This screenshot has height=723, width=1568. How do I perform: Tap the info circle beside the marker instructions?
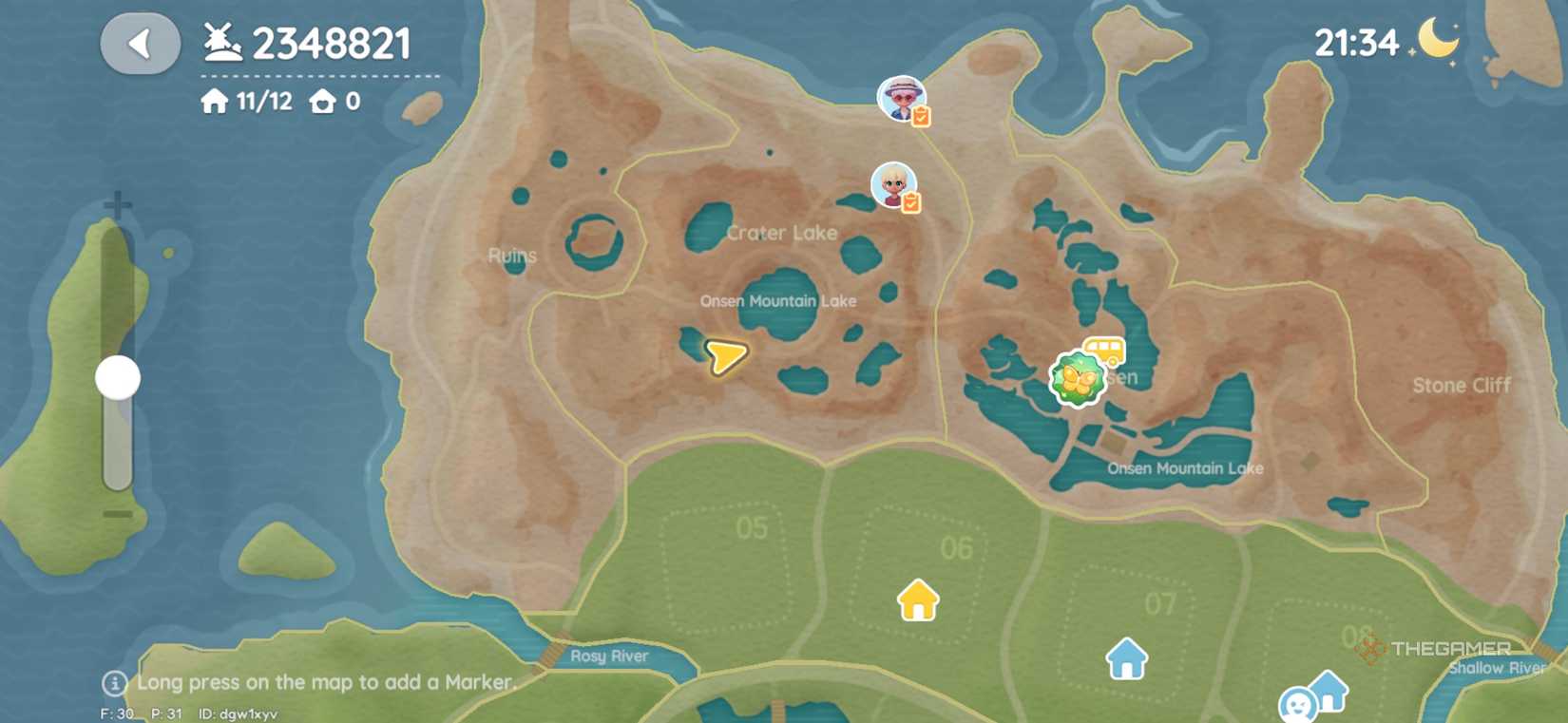(114, 682)
